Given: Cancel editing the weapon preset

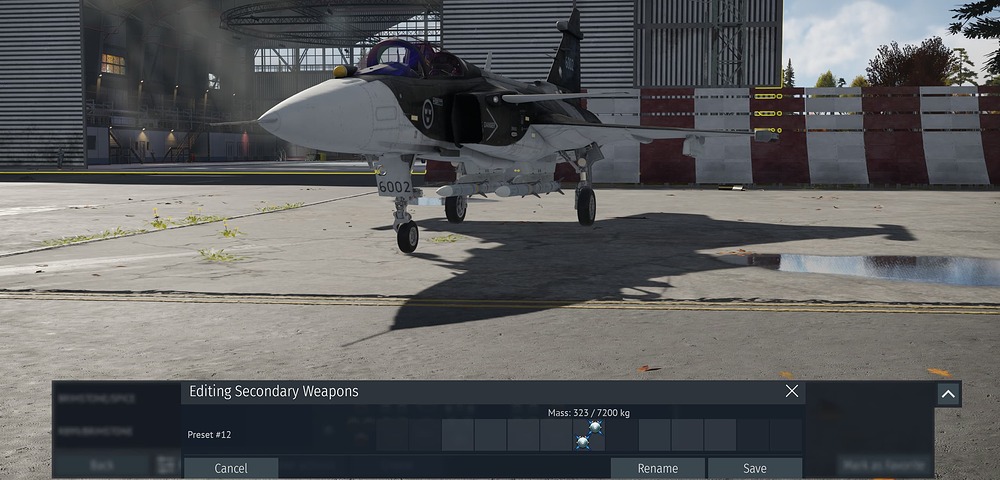Looking at the screenshot, I should tap(231, 468).
